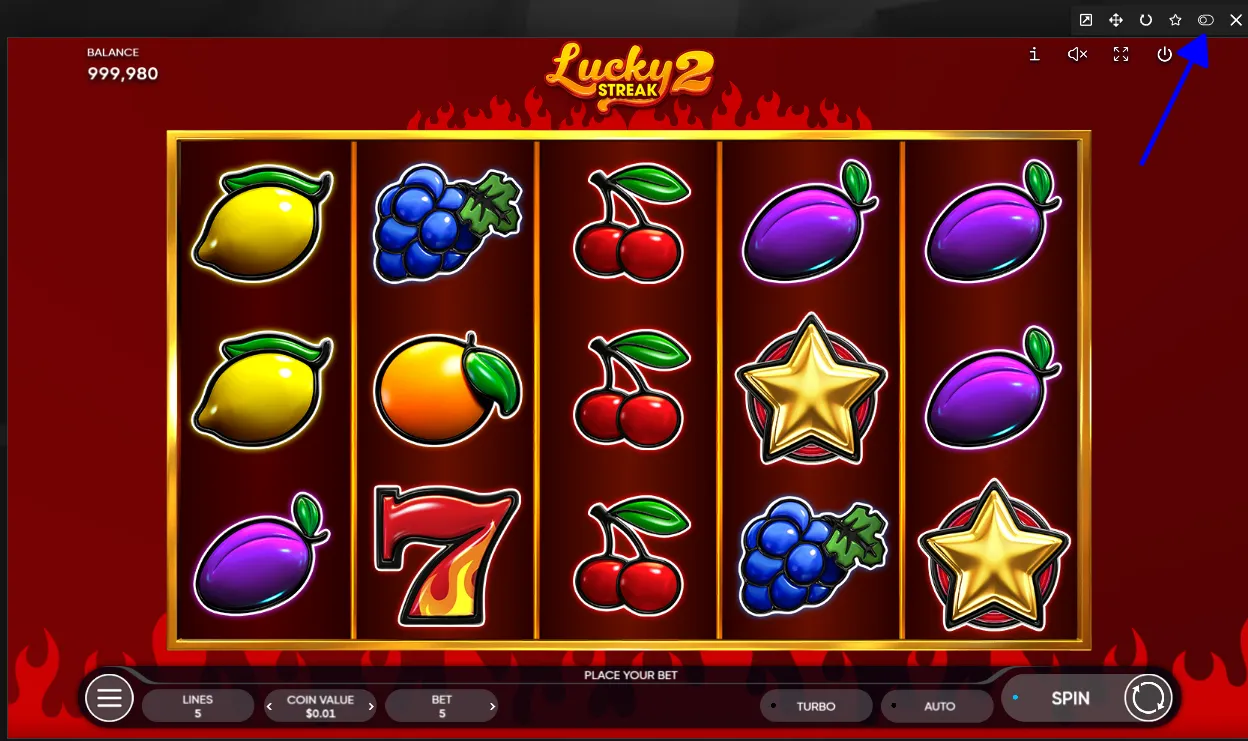Toggle TURBO mode
Image resolution: width=1248 pixels, height=741 pixels.
tap(815, 706)
